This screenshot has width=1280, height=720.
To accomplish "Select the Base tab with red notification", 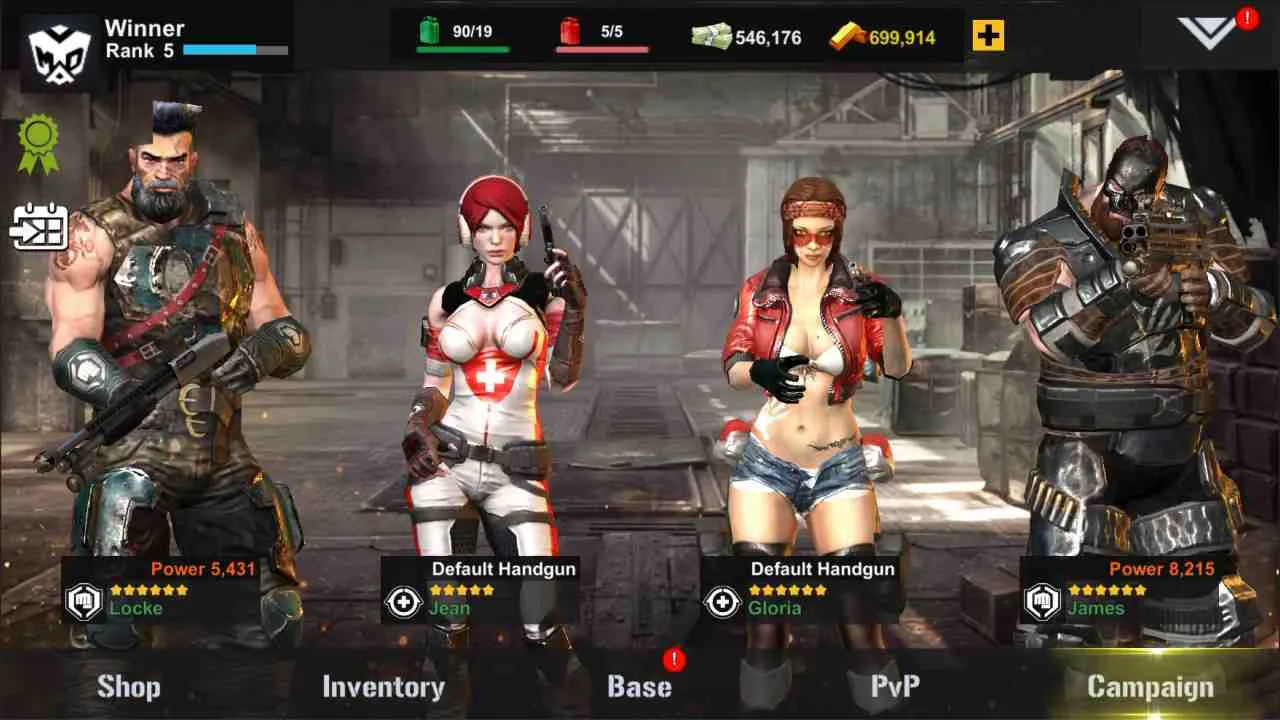I will pos(640,687).
